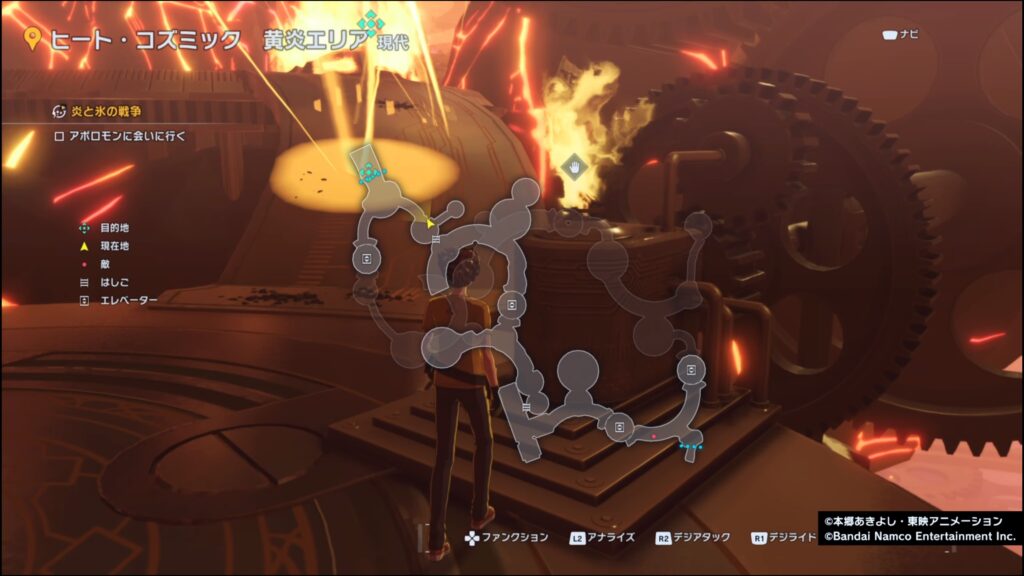
Task: Click the yellow current-location arrow on the map
Action: [431, 223]
